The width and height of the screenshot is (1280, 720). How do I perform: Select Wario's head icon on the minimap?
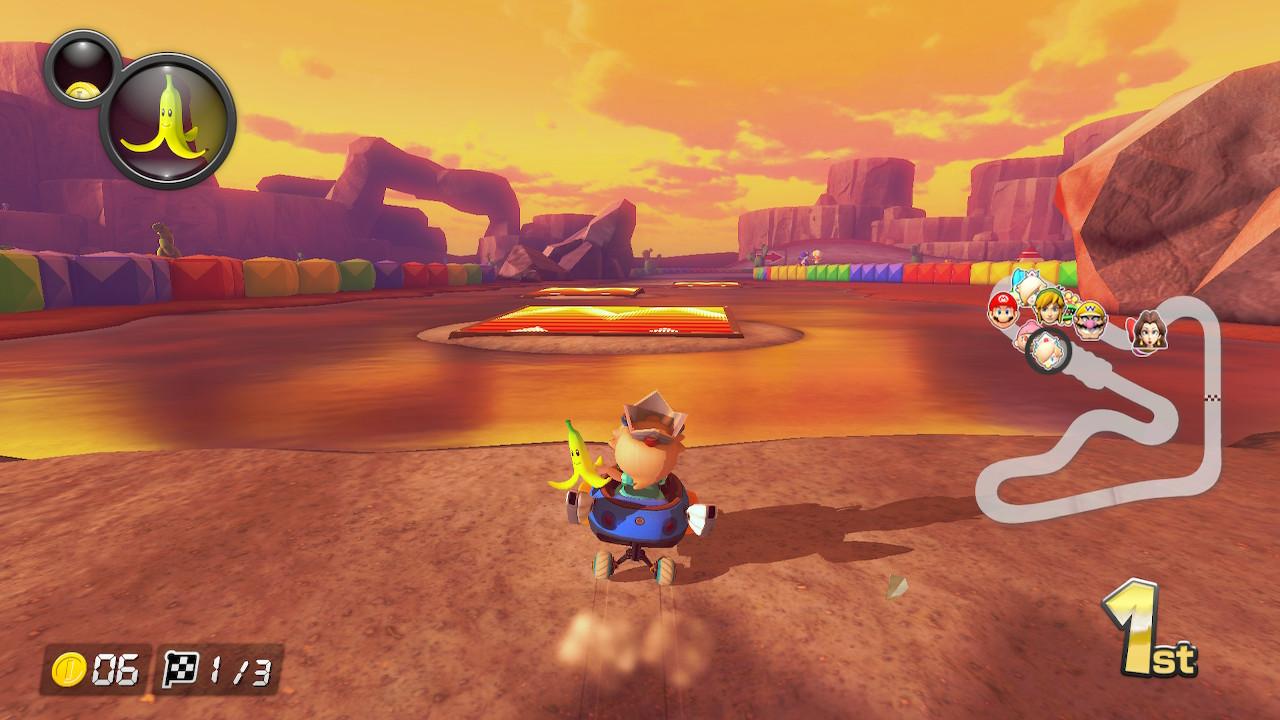(x=1090, y=320)
